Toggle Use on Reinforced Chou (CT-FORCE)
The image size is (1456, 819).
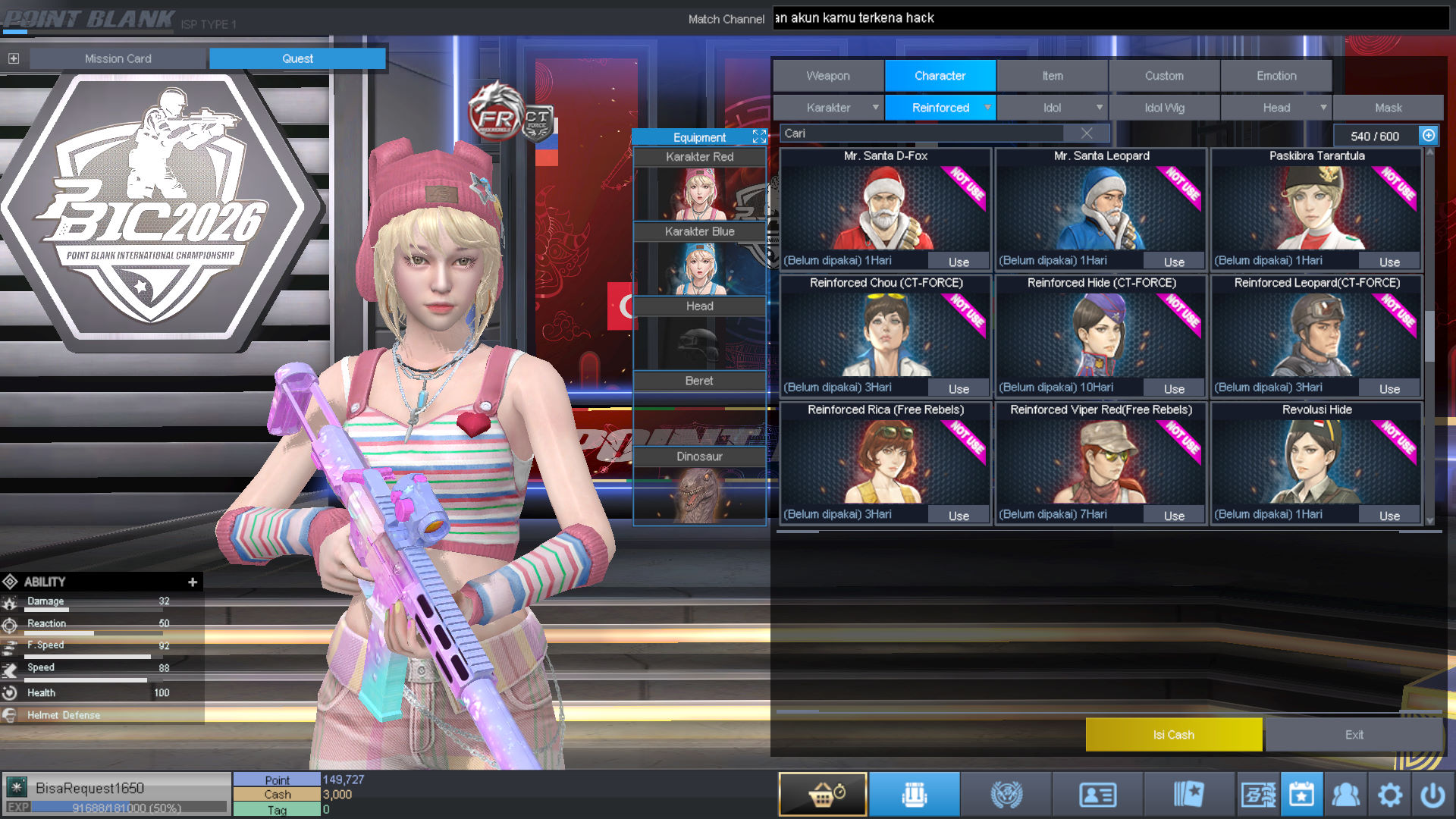click(x=959, y=388)
